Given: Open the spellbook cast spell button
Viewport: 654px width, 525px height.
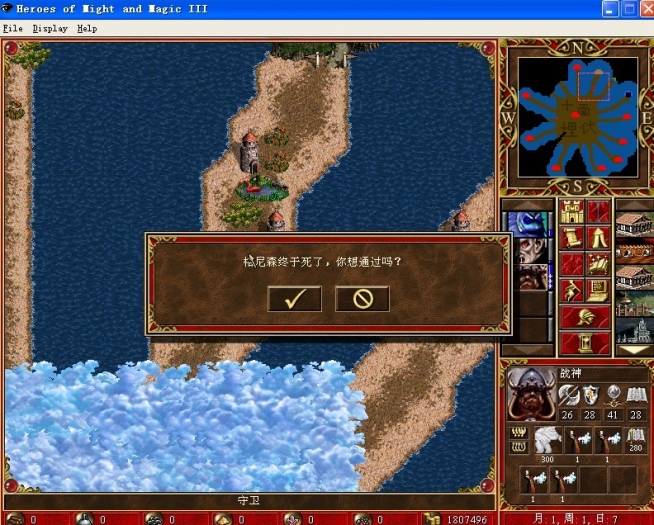Looking at the screenshot, I should click(598, 264).
